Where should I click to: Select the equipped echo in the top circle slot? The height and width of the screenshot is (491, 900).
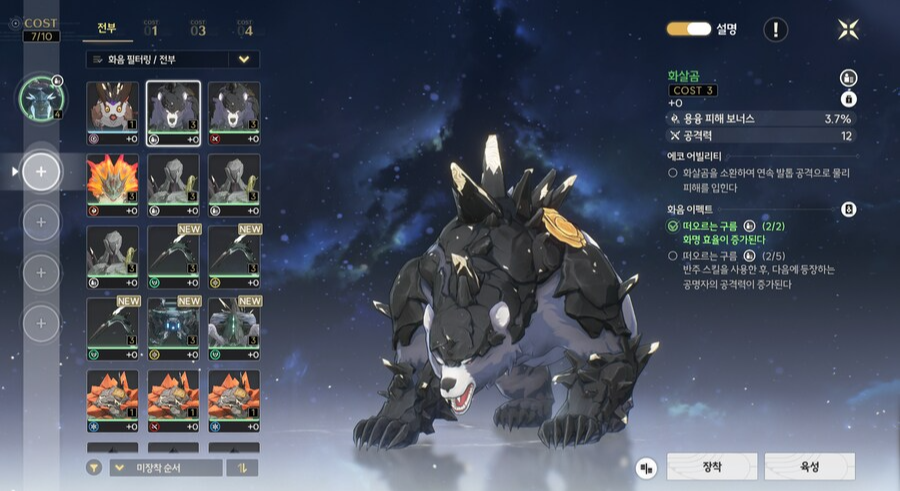click(41, 97)
